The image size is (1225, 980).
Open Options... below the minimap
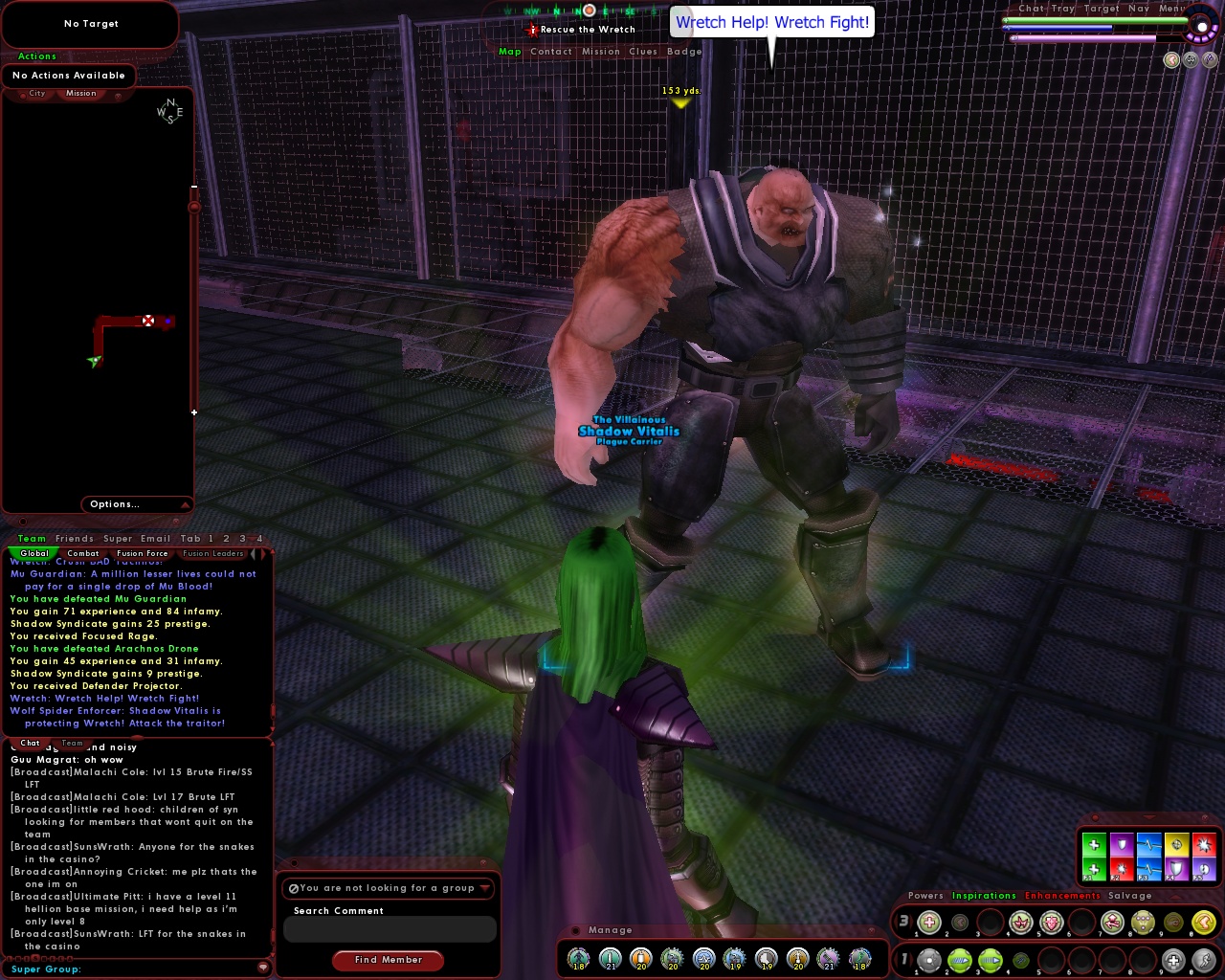point(115,504)
